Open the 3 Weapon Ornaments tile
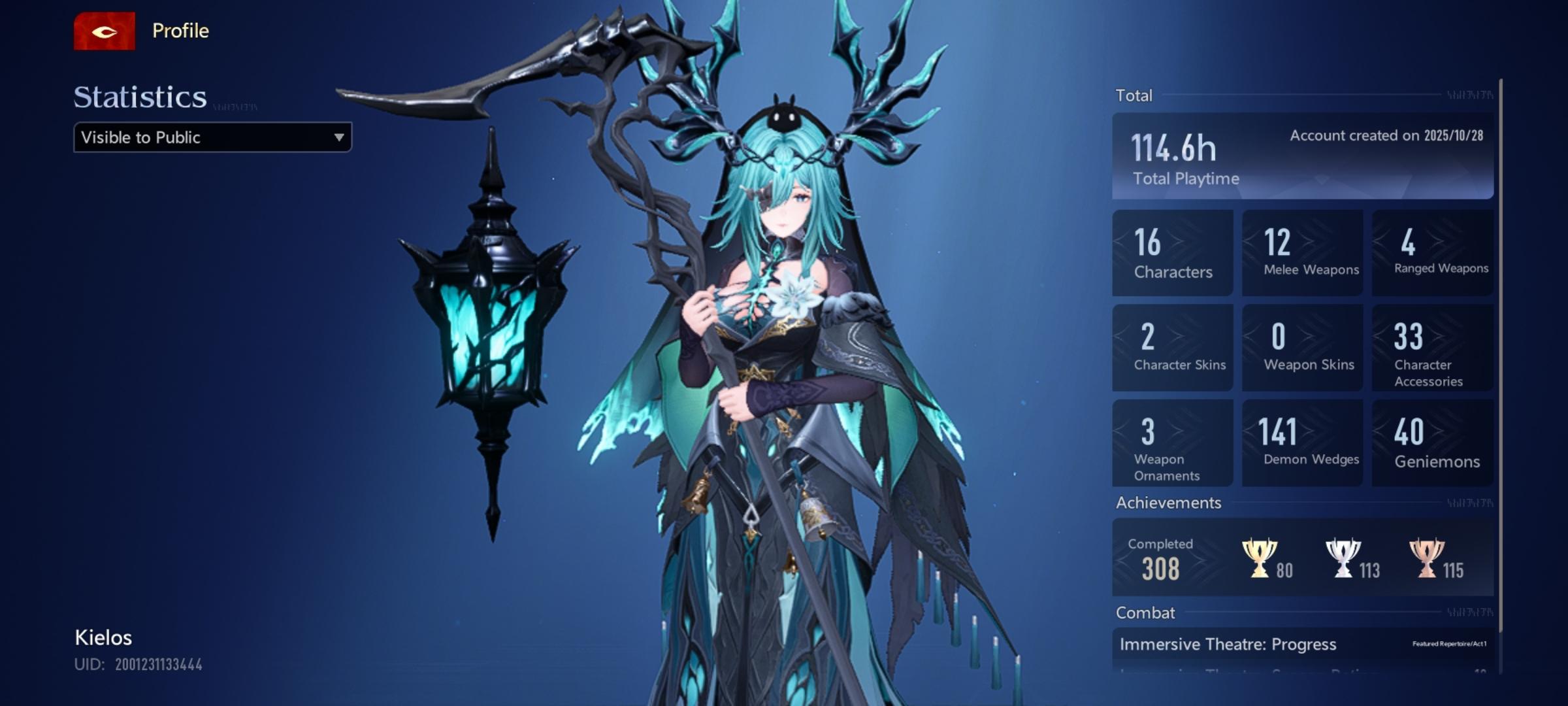Image resolution: width=1568 pixels, height=706 pixels. click(x=1172, y=443)
